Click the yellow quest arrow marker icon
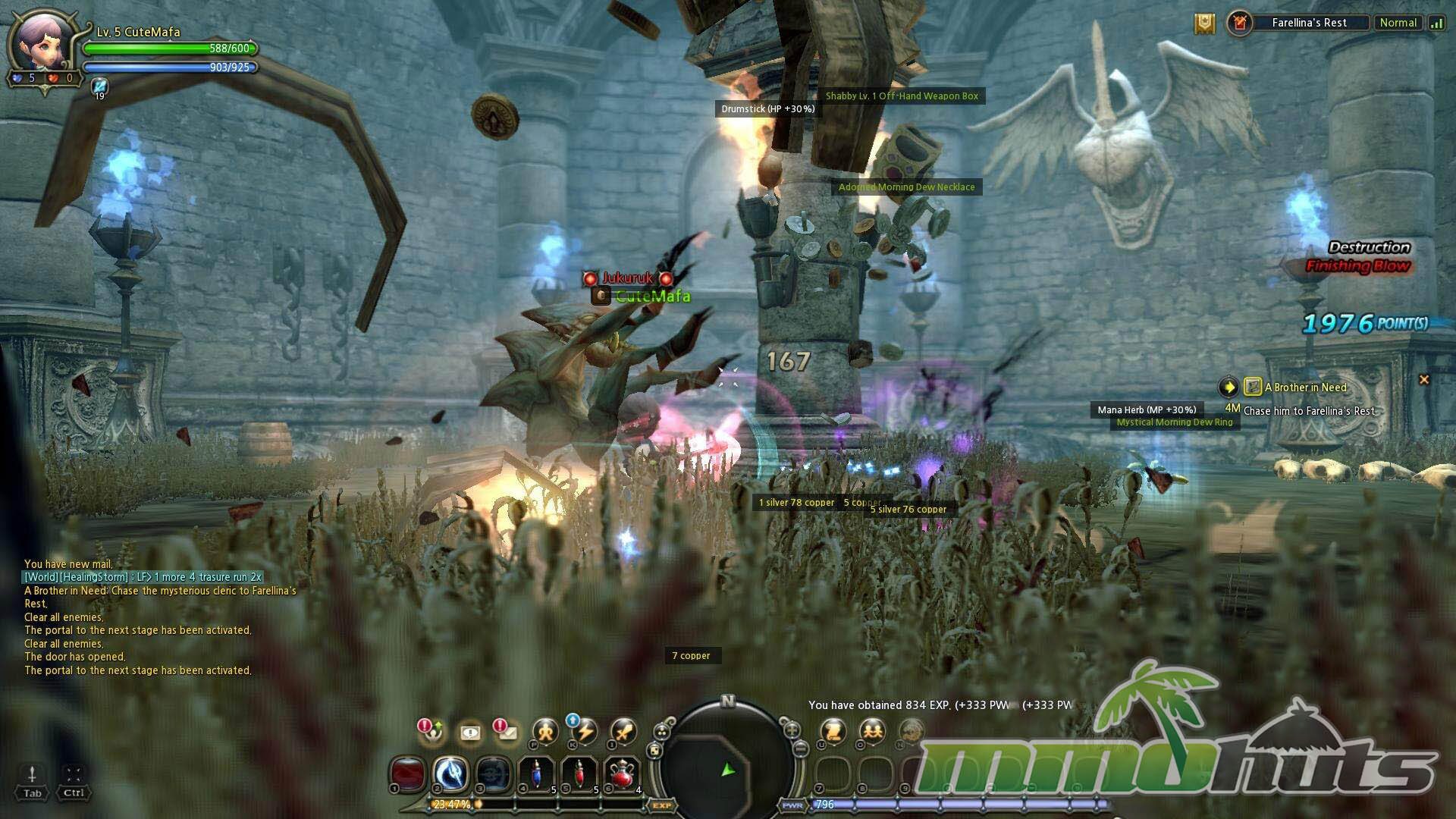Image resolution: width=1456 pixels, height=819 pixels. pyautogui.click(x=1228, y=388)
